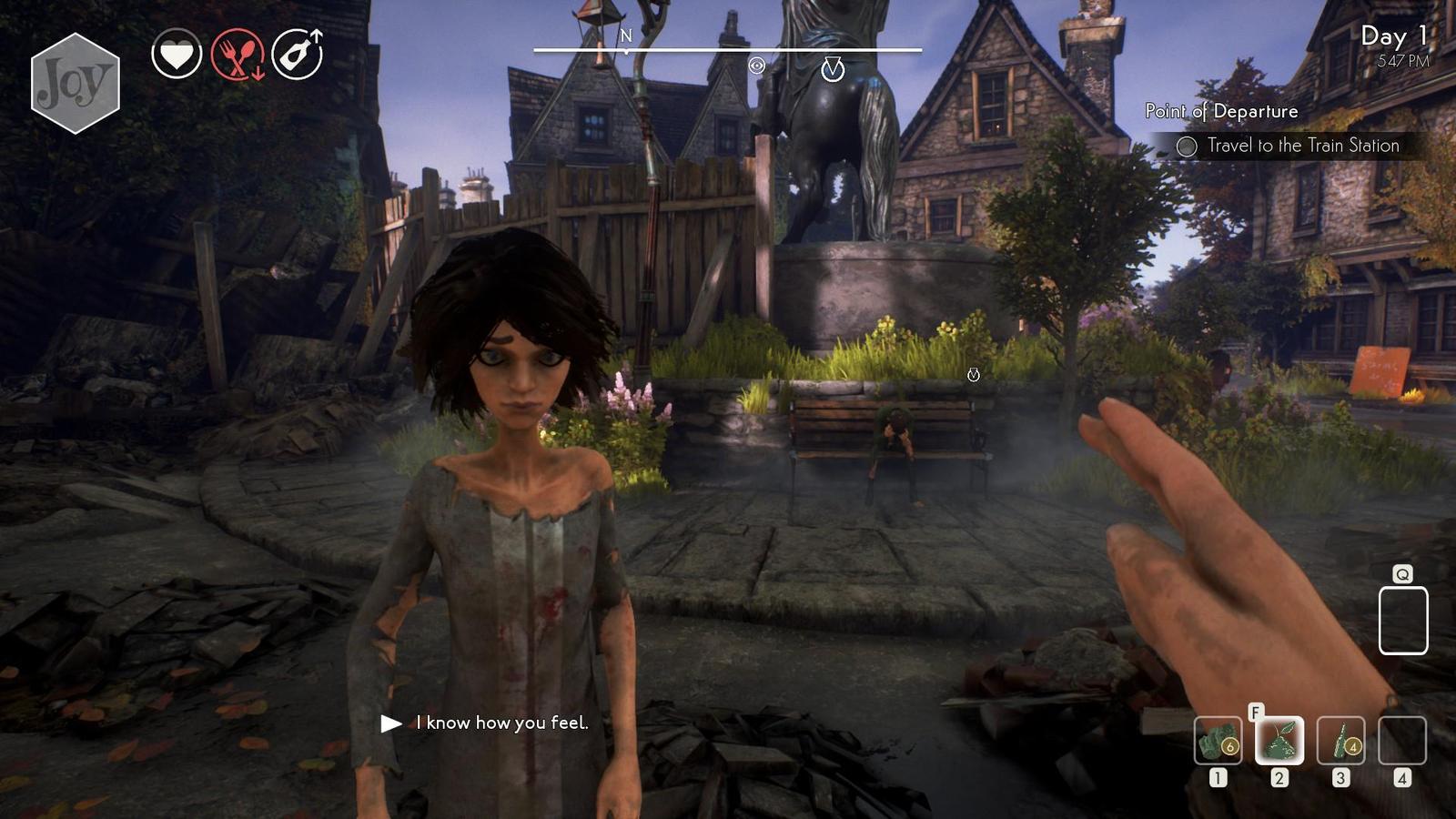This screenshot has height=819, width=1456.
Task: Select the heart health status icon
Action: 177,55
